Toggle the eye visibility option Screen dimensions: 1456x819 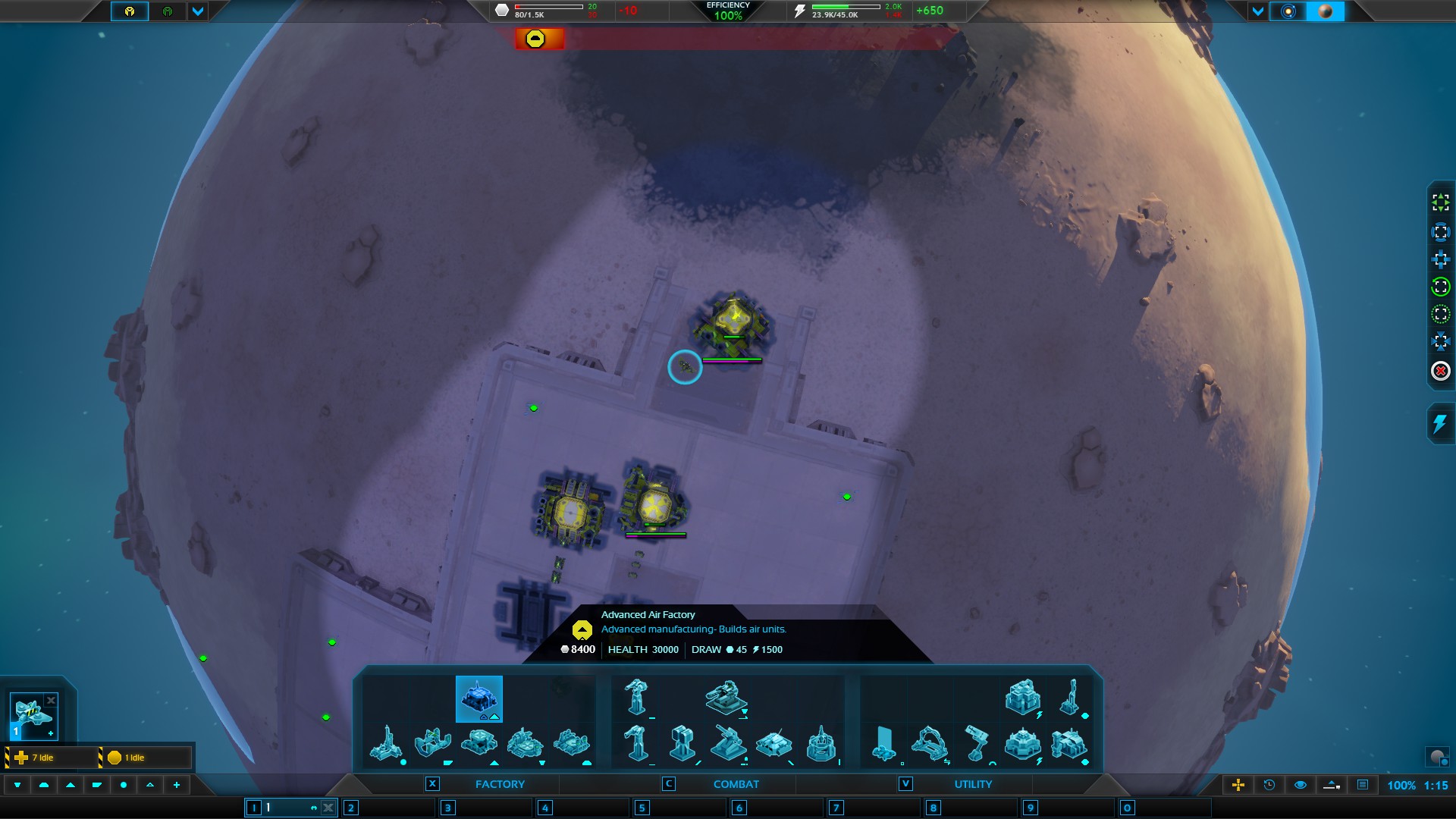point(1301,785)
